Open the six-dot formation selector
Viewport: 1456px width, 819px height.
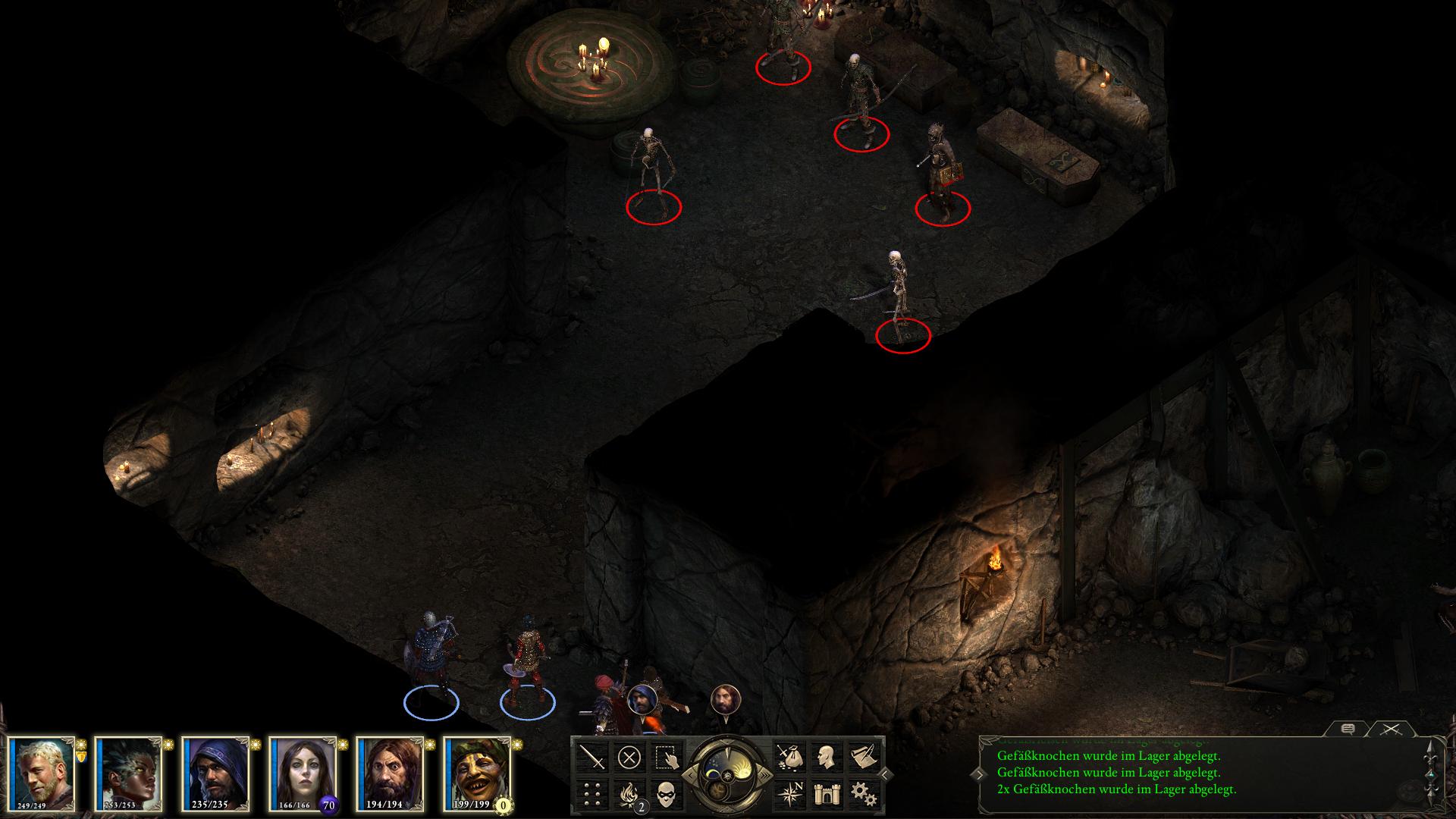pyautogui.click(x=592, y=794)
